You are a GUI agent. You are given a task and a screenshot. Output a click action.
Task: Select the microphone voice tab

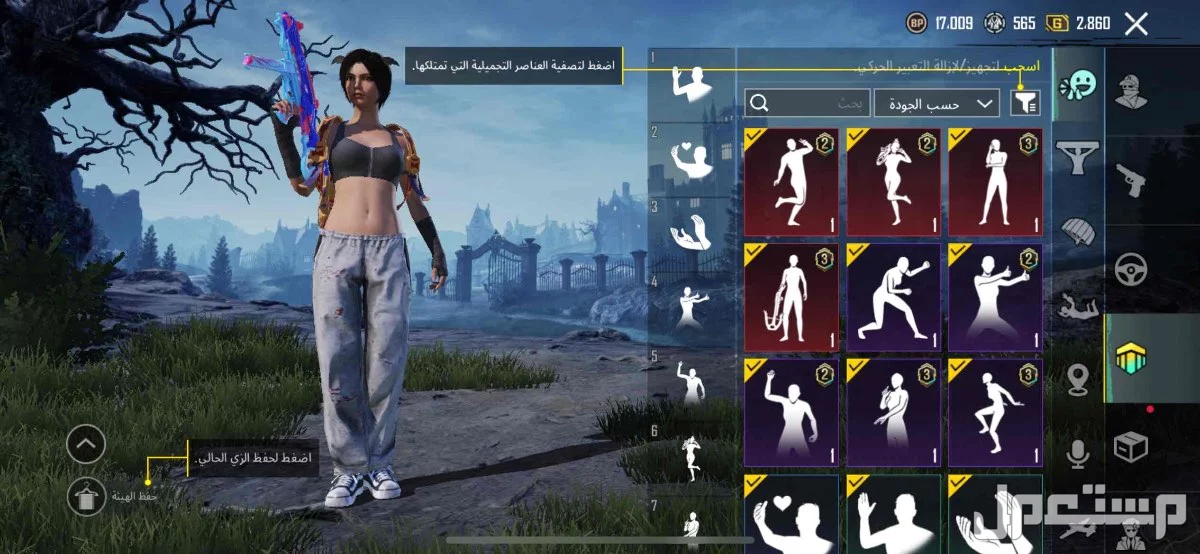click(x=1078, y=456)
